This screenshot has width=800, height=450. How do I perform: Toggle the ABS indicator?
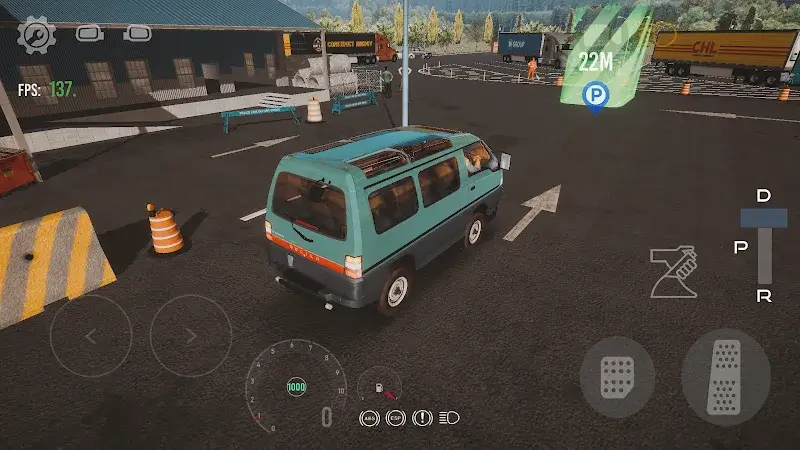(x=371, y=417)
